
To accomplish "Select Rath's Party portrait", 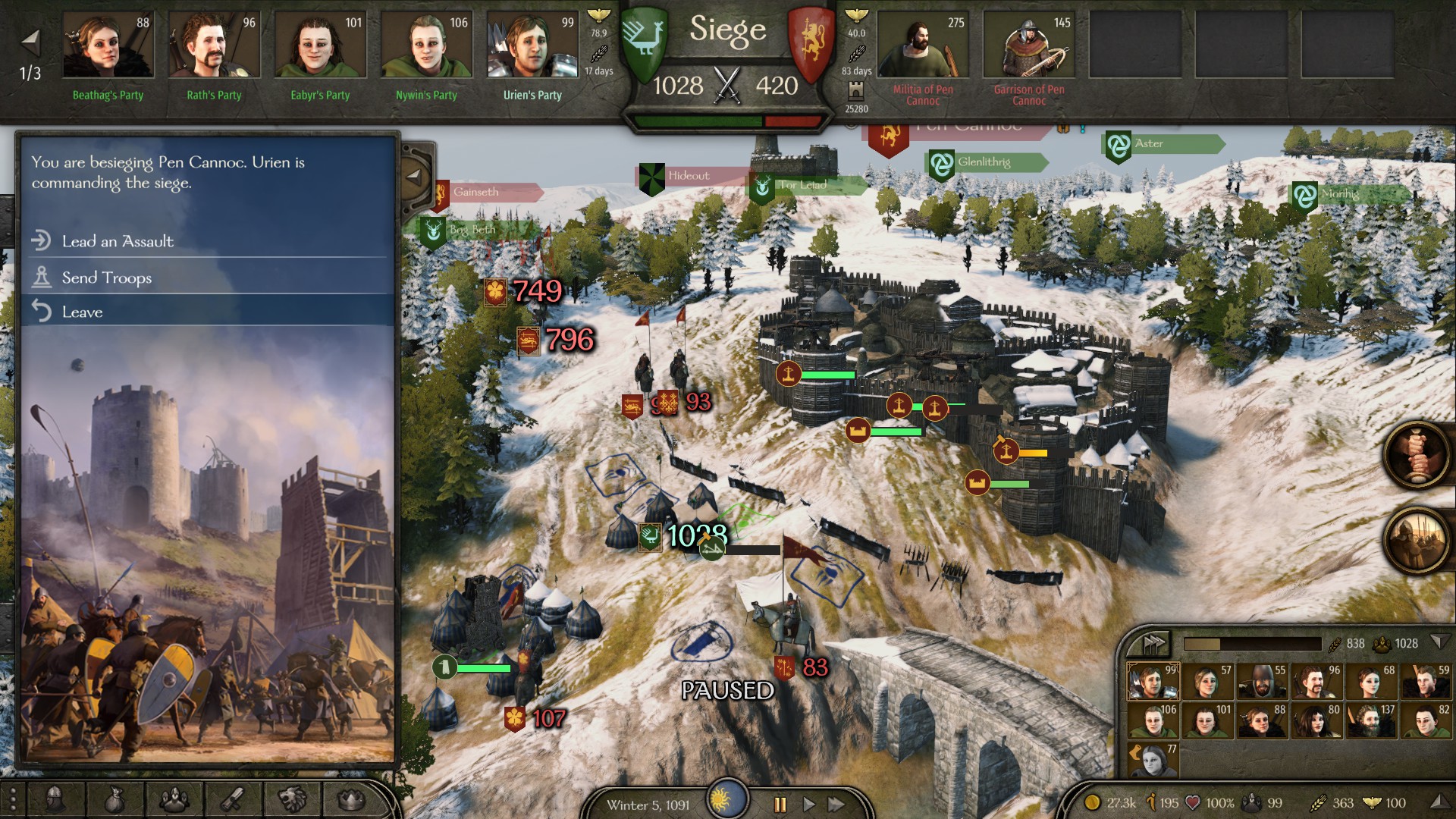I will (x=214, y=45).
